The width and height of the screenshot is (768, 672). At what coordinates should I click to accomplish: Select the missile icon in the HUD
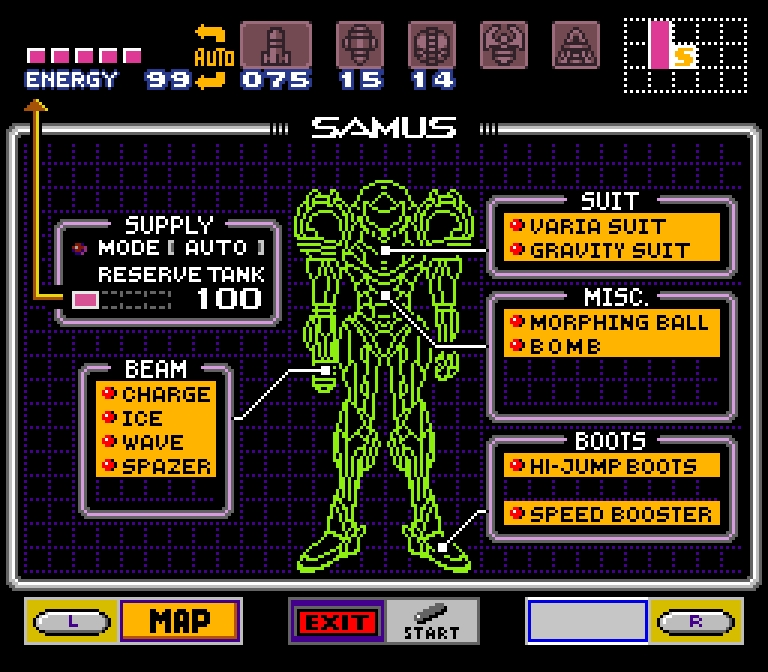click(275, 45)
